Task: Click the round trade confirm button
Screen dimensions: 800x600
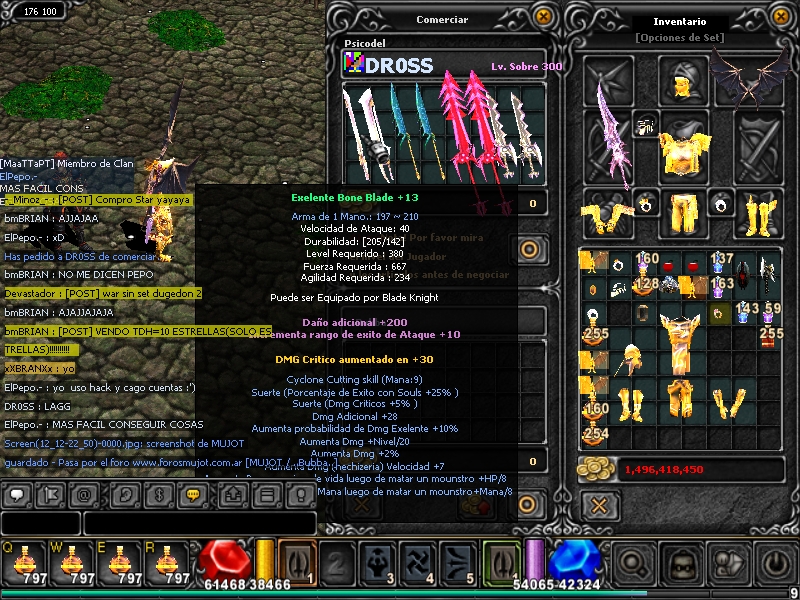Action: point(529,250)
